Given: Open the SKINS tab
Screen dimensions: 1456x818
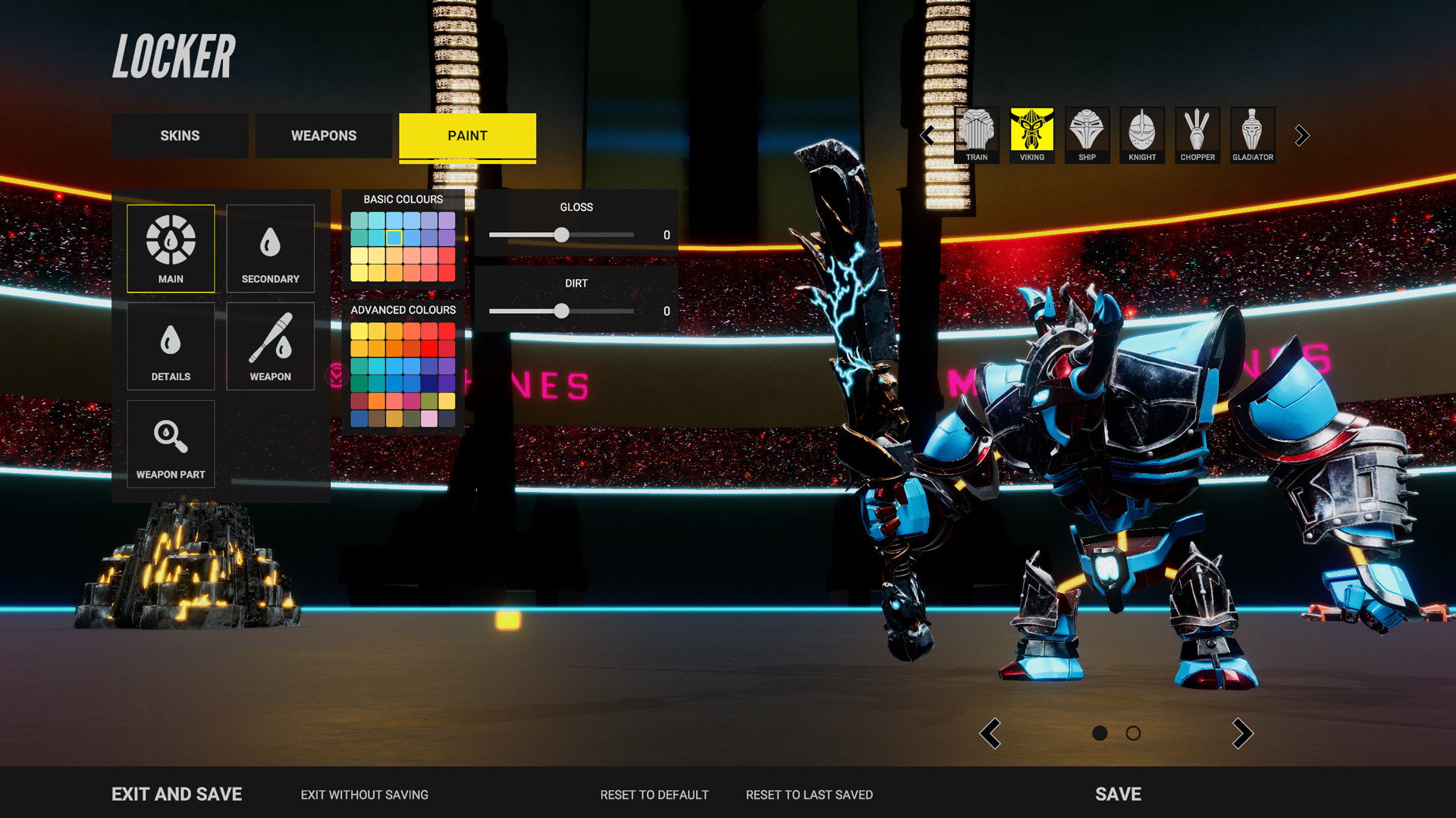Looking at the screenshot, I should click(180, 136).
